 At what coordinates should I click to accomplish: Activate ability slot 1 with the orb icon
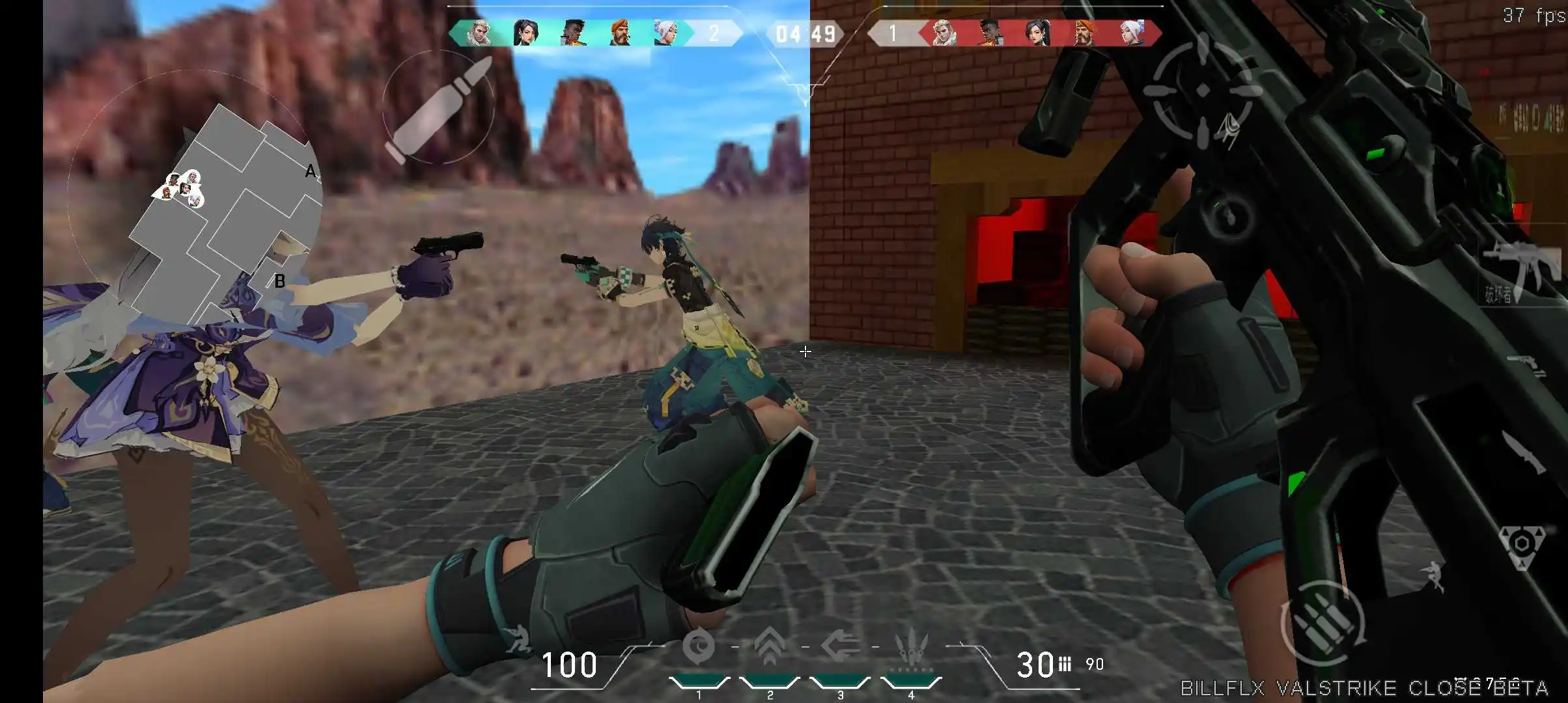click(x=700, y=646)
